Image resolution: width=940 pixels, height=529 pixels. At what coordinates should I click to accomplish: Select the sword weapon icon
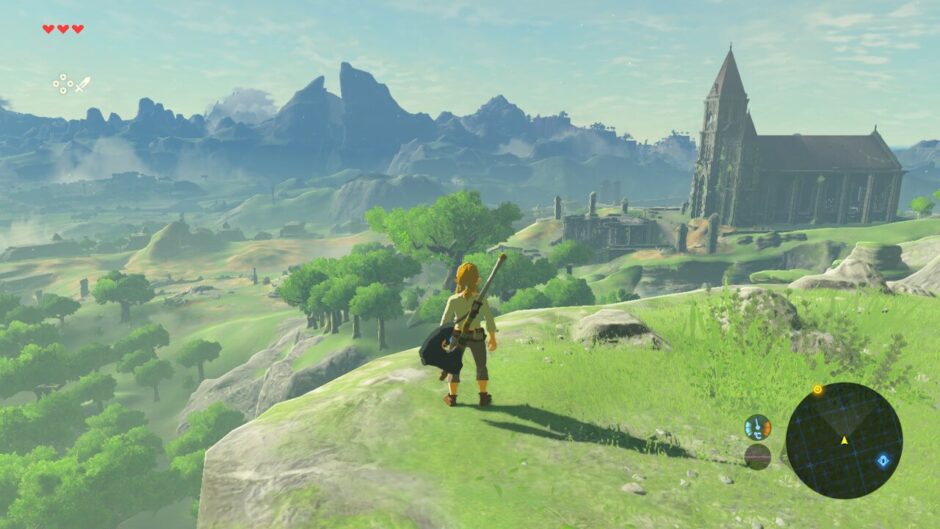click(82, 84)
